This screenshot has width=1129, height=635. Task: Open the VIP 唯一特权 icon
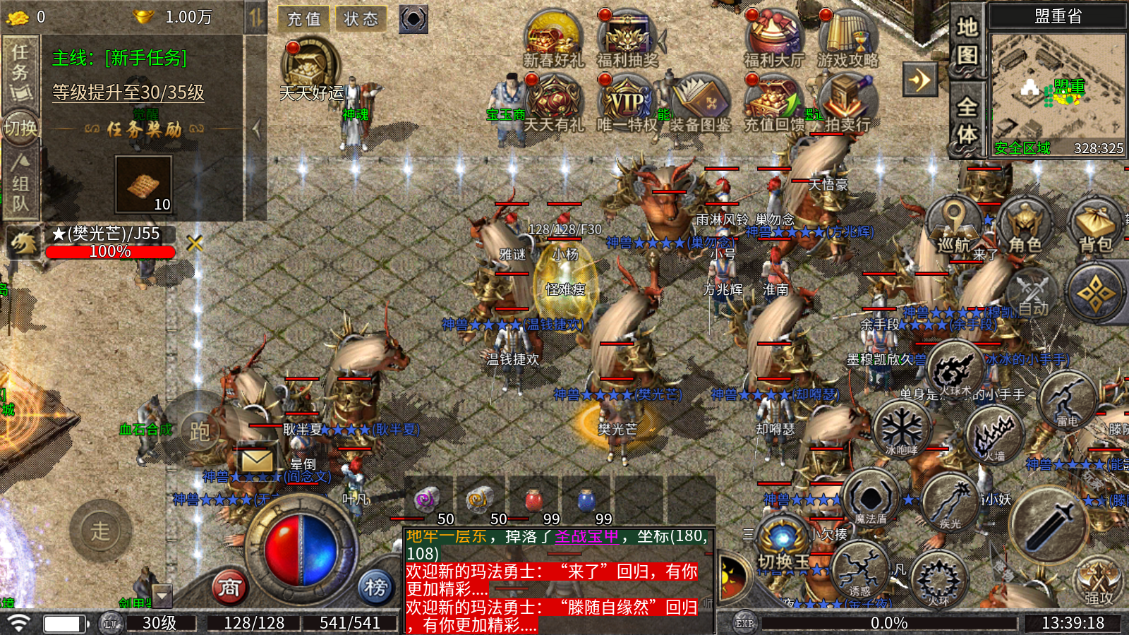(627, 102)
